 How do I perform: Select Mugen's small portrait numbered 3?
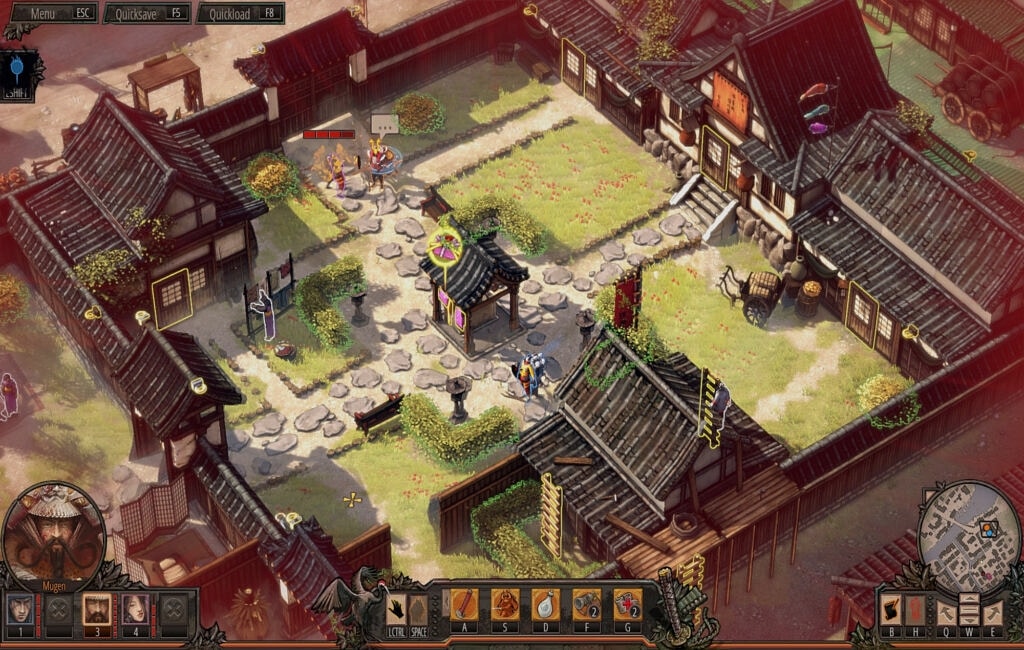pos(97,608)
